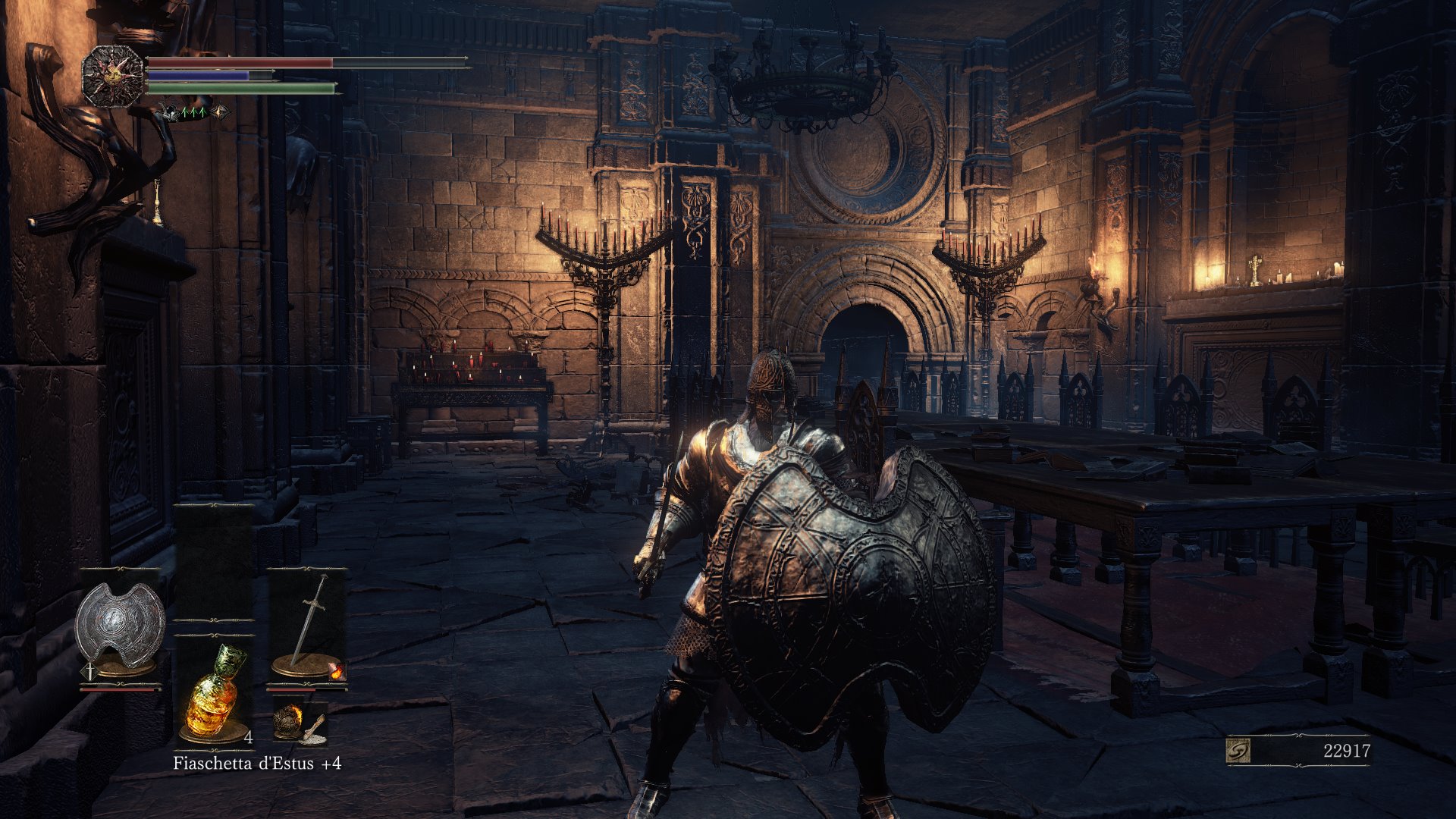Select the Fiaschetta d'Estus flask slot
This screenshot has height=819, width=1456.
213,692
